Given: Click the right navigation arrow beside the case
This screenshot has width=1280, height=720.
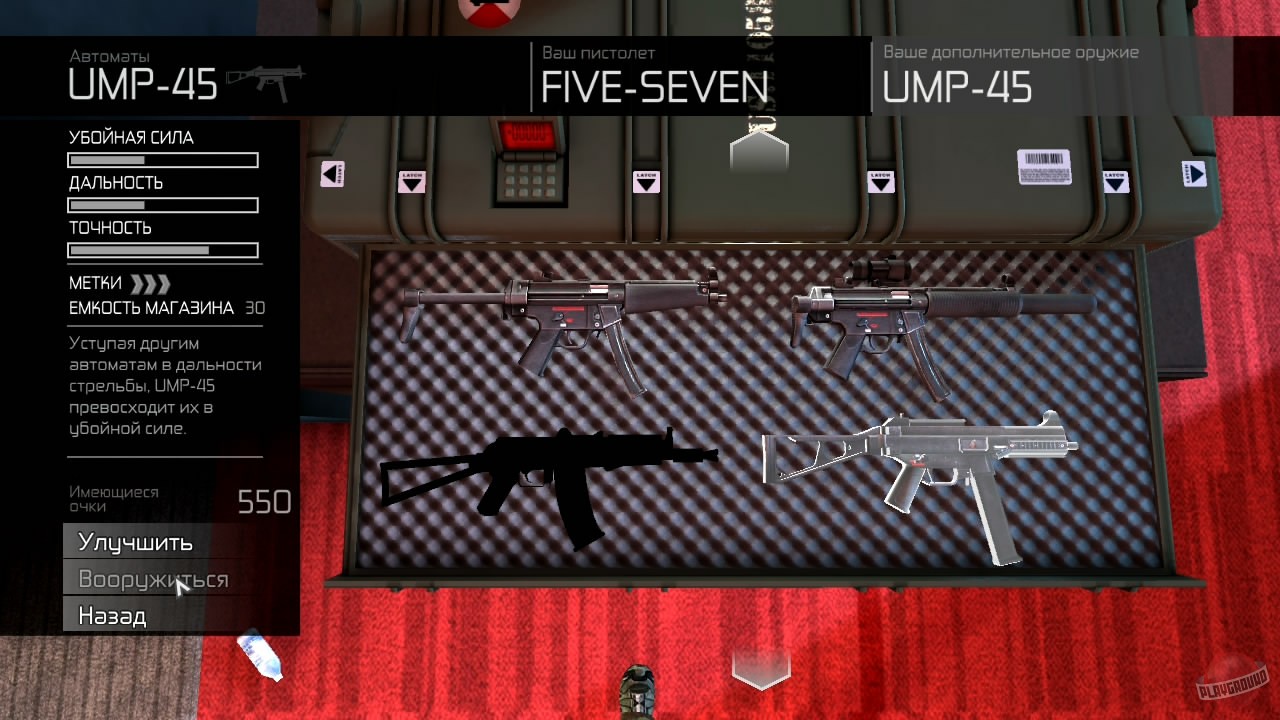Looking at the screenshot, I should [x=1196, y=174].
